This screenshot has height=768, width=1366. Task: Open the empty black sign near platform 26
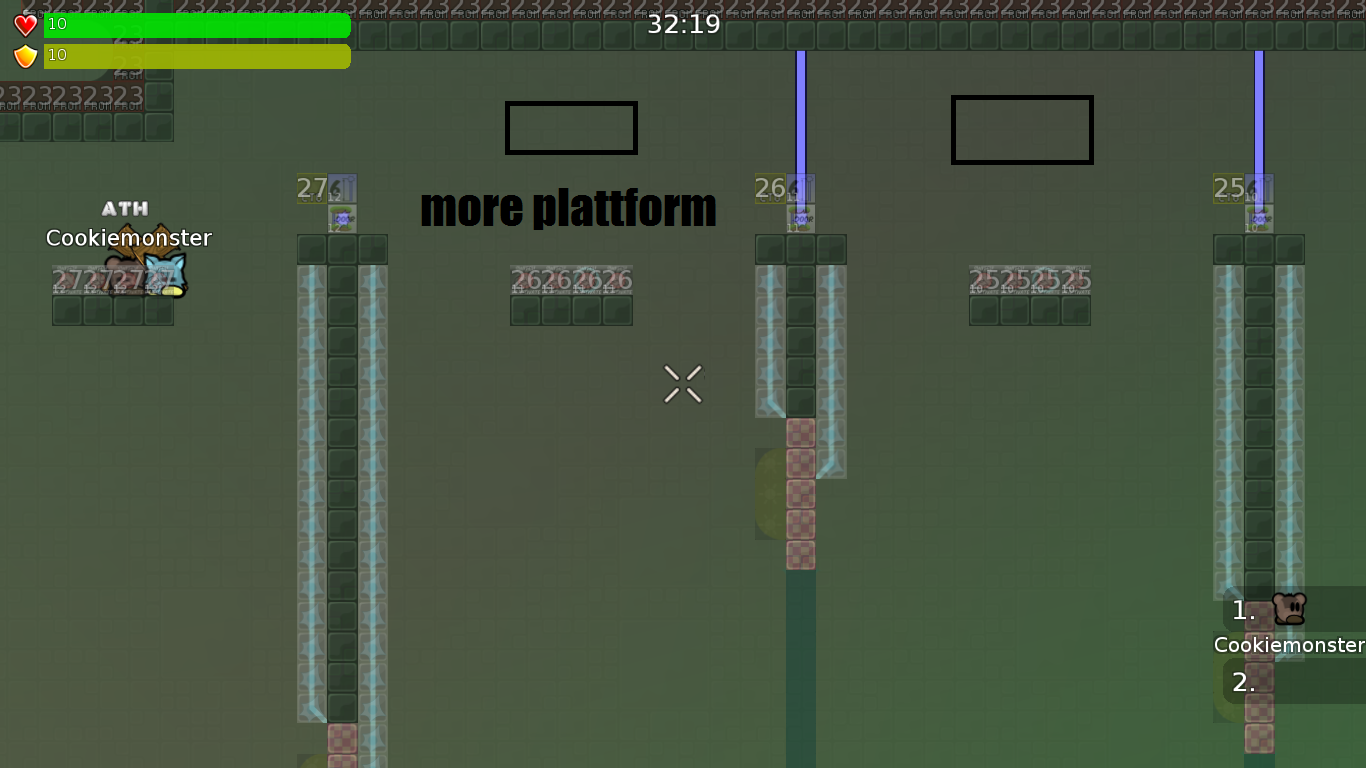tap(571, 127)
